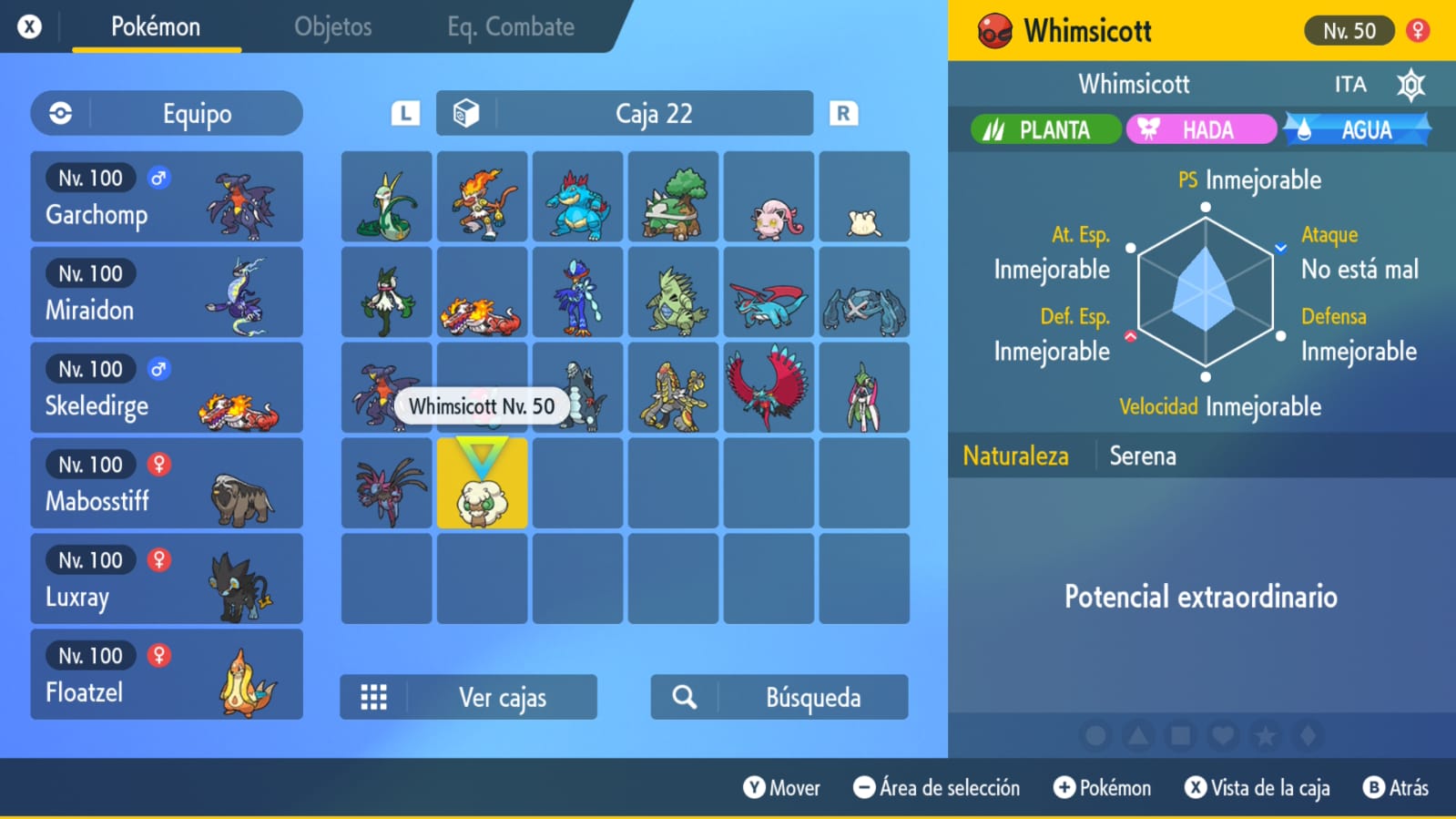Pick Skeledirge in the party list
1456x819 pixels.
tap(167, 388)
